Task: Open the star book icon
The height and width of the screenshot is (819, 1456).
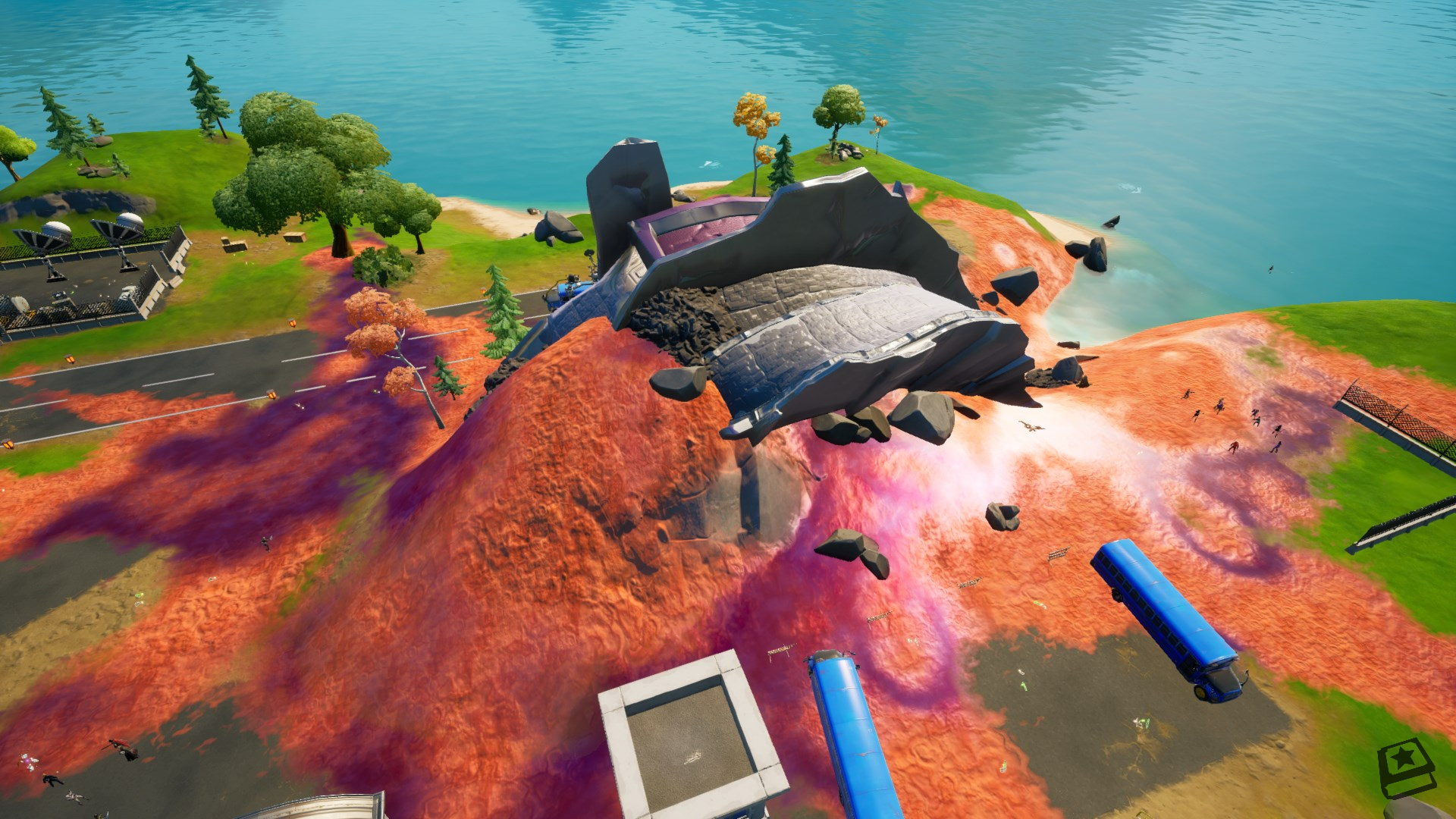Action: pyautogui.click(x=1405, y=768)
